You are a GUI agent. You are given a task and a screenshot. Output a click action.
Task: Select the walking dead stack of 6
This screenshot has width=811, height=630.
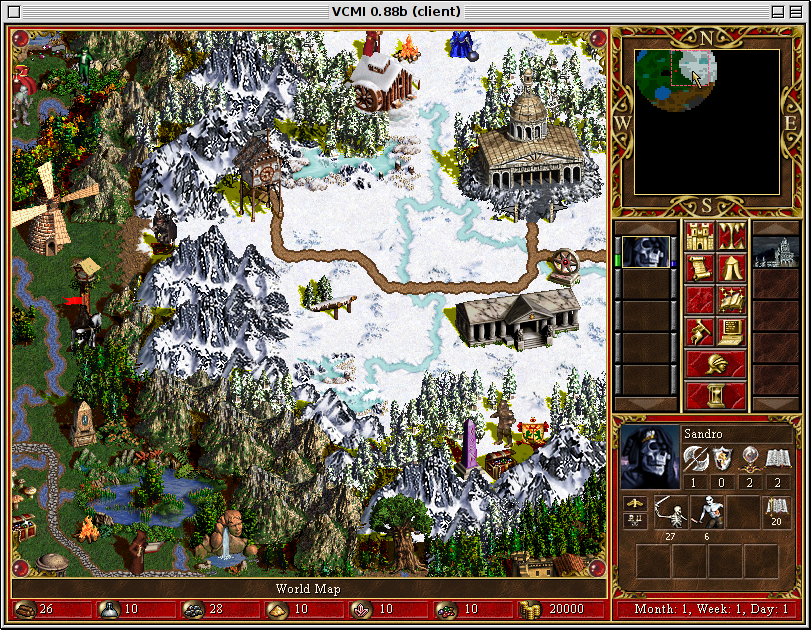[x=707, y=513]
